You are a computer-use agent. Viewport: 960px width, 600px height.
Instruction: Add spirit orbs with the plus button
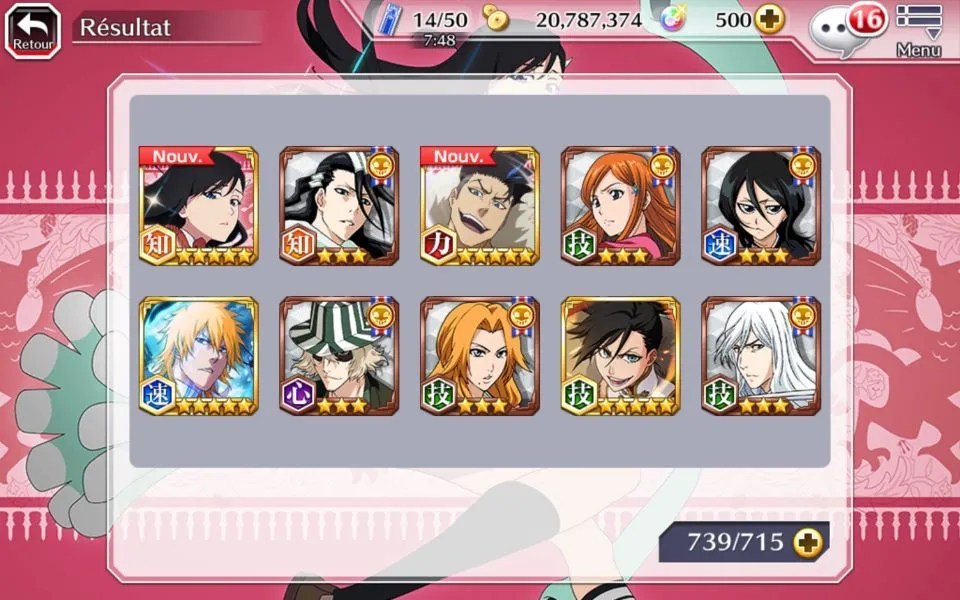[769, 19]
